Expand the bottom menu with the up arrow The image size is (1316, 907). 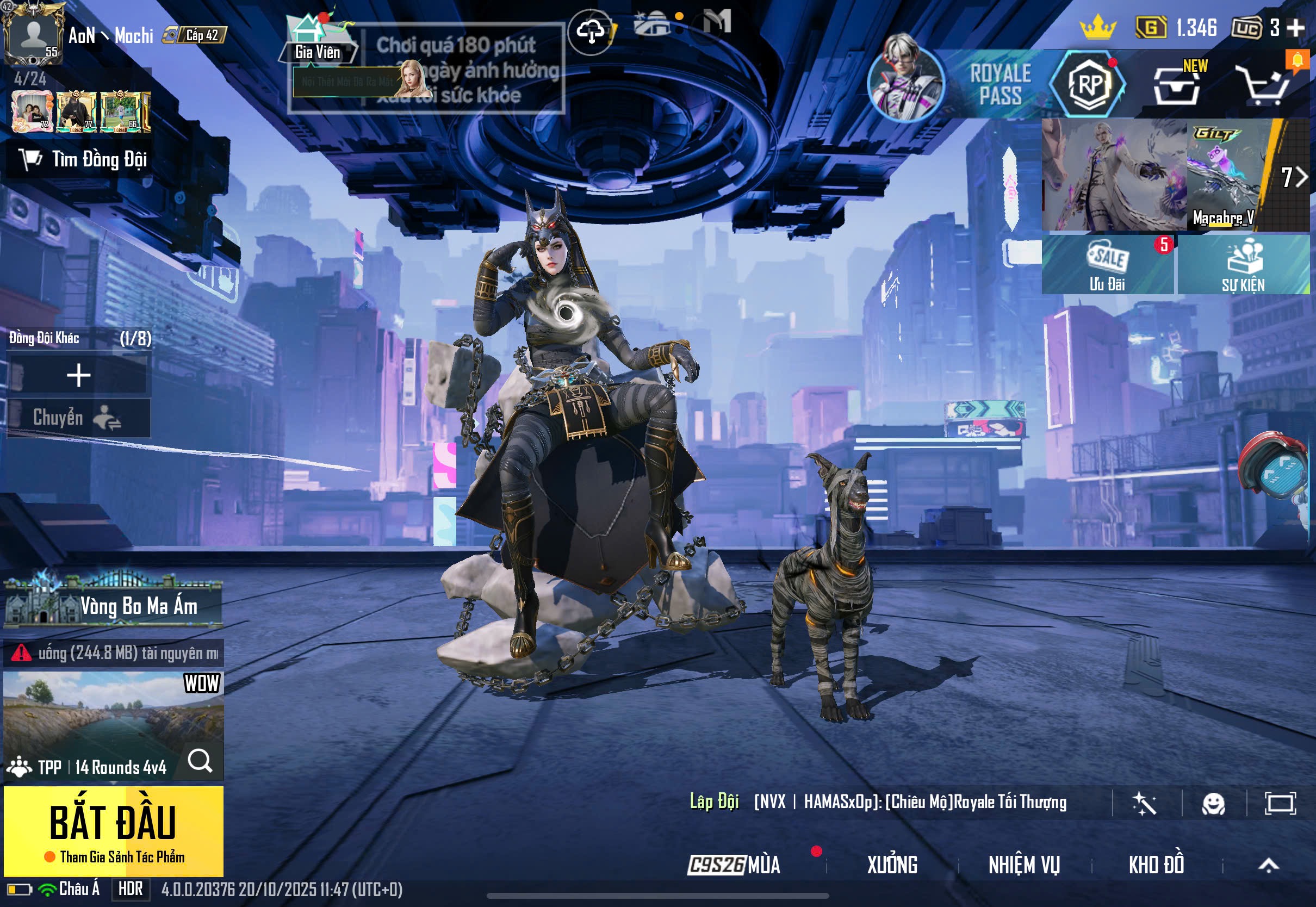[x=1268, y=865]
